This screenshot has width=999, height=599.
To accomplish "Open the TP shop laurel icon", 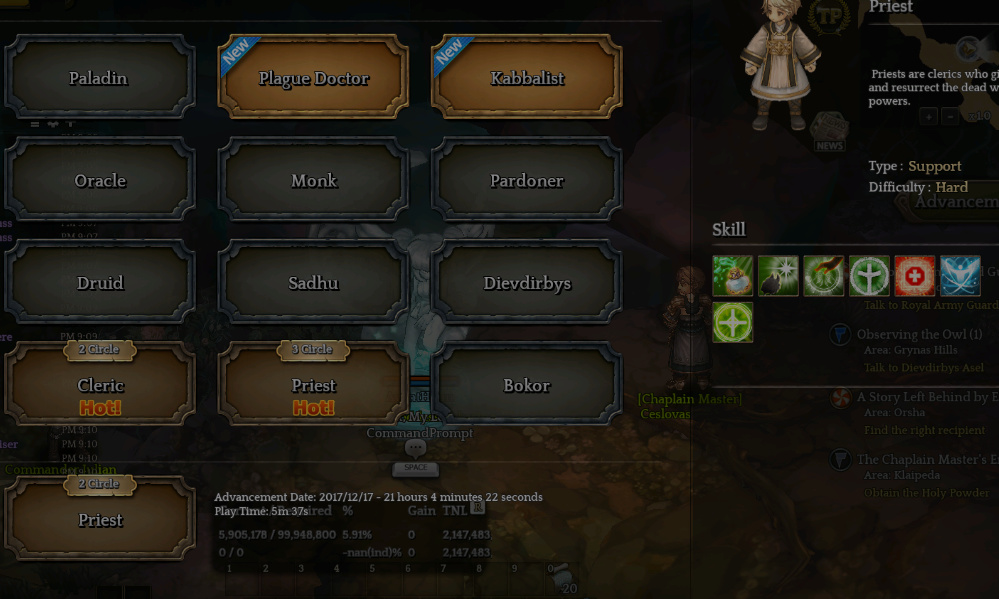I will point(828,16).
